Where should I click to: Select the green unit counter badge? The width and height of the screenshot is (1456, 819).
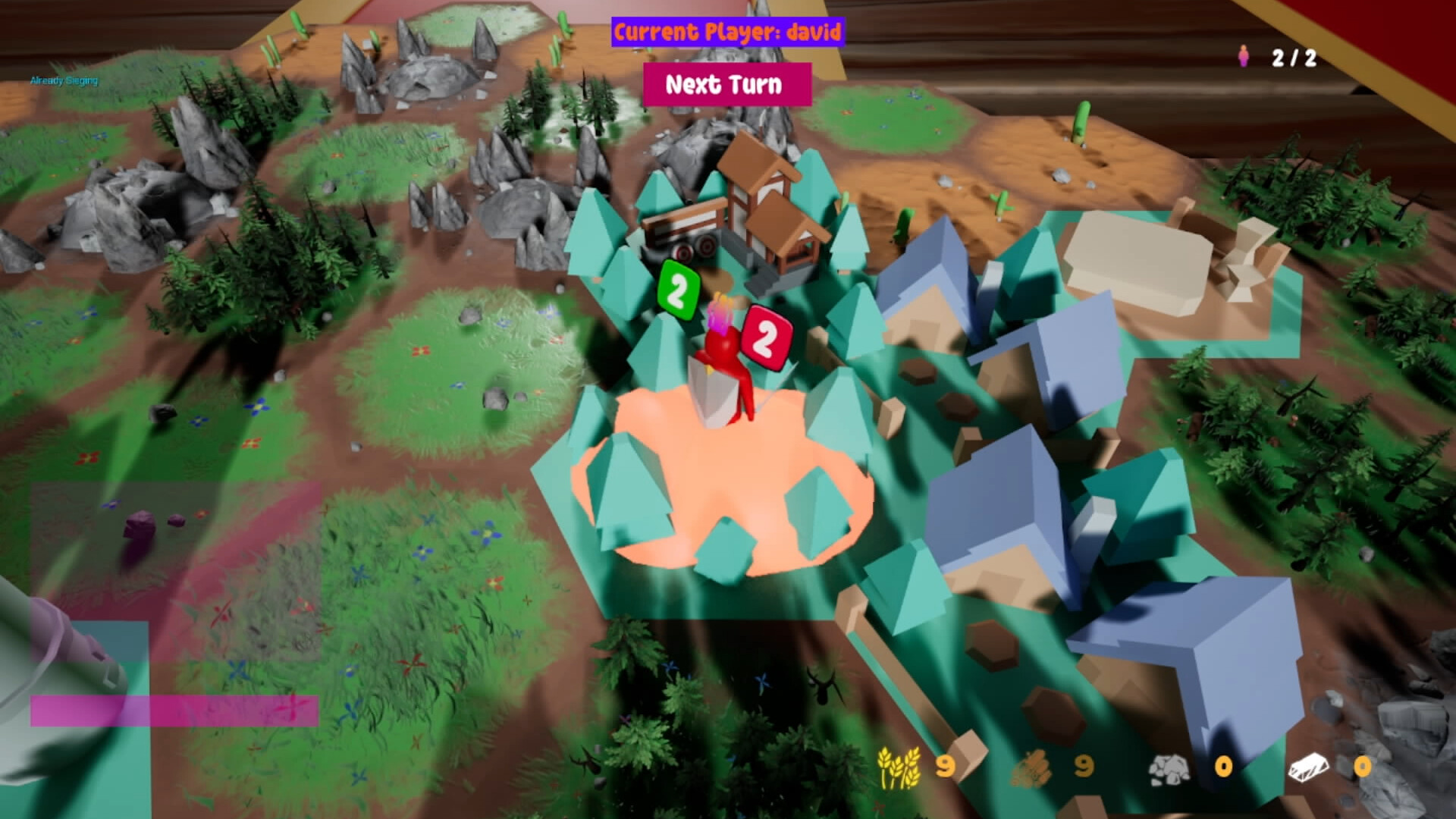coord(677,290)
